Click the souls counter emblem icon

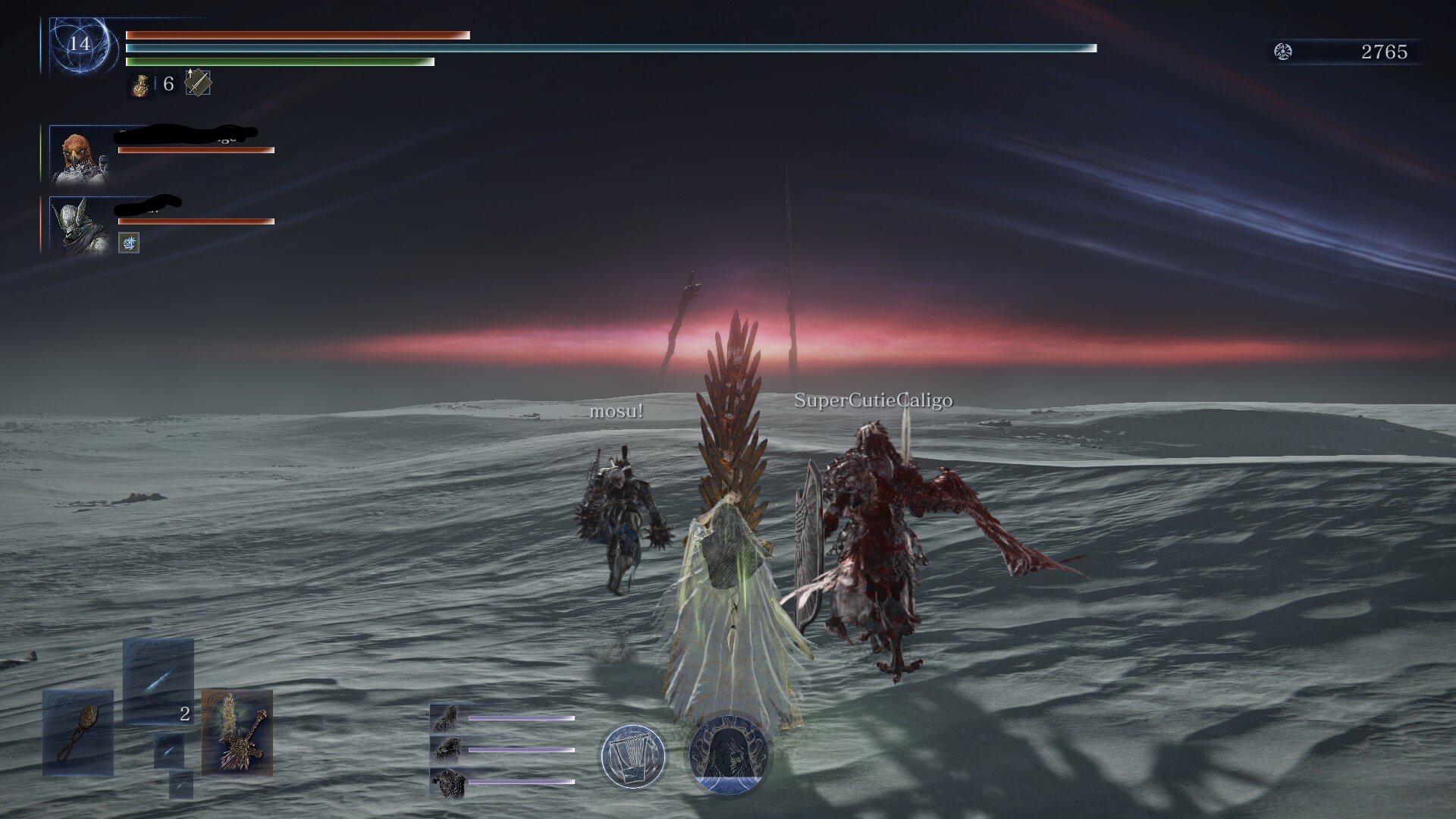[1283, 52]
